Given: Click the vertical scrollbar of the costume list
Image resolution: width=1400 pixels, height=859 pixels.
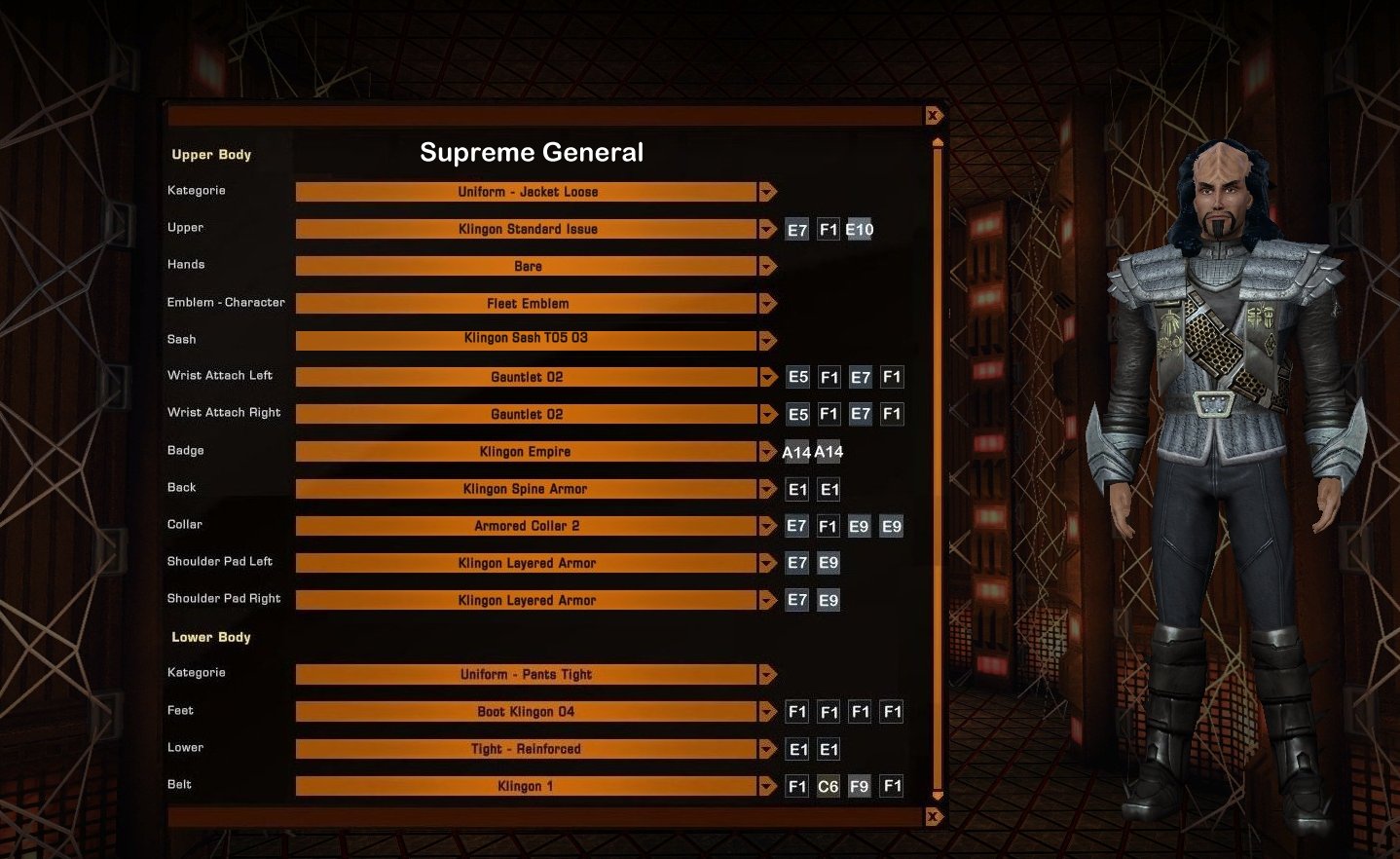Looking at the screenshot, I should pos(938,467).
